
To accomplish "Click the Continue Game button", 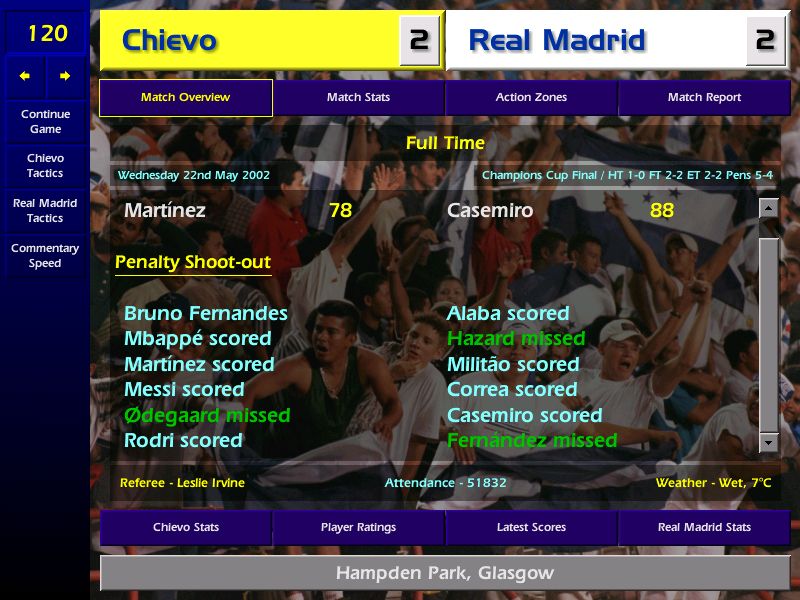I will (x=45, y=121).
